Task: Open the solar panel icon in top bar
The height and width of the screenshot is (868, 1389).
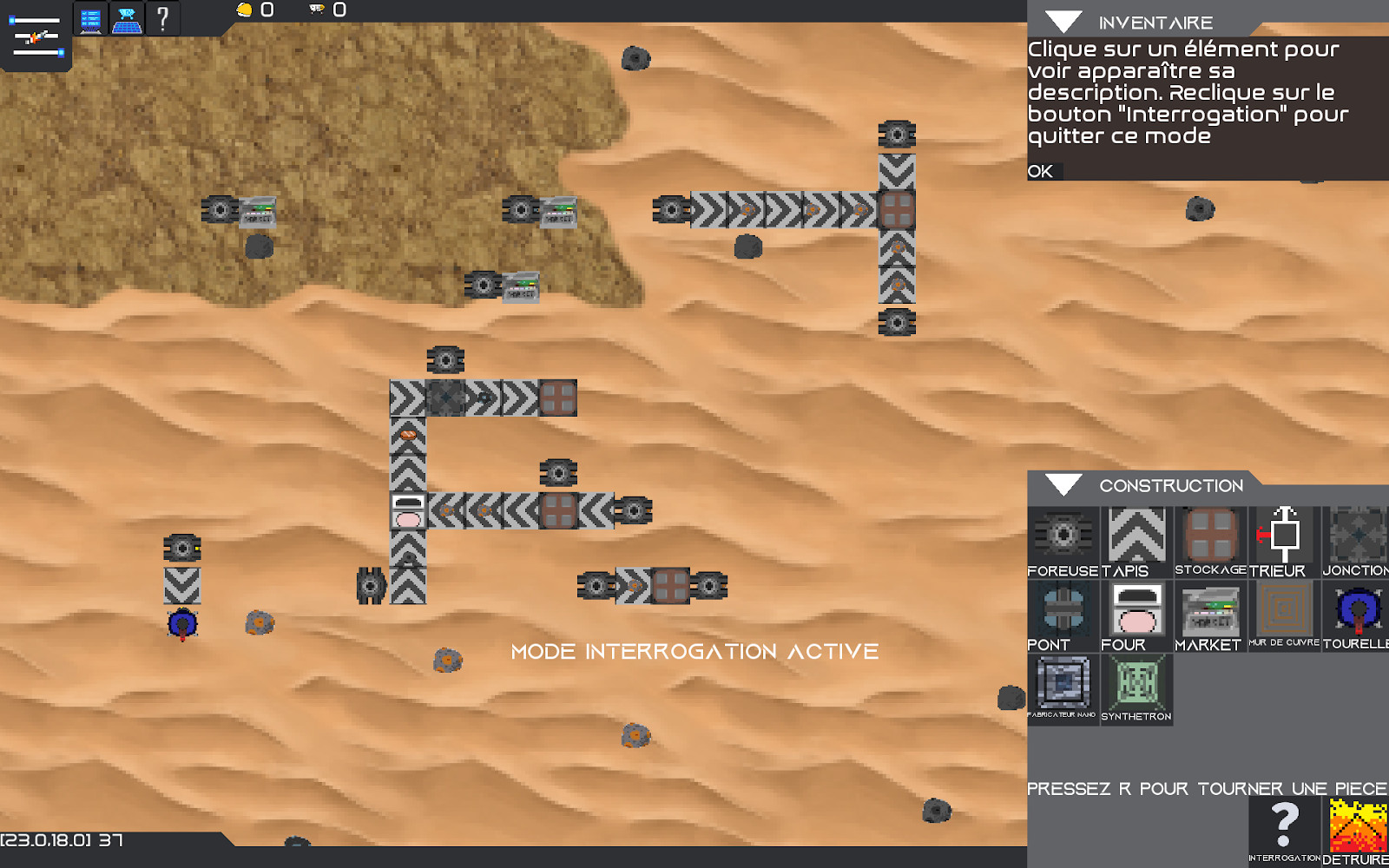Action: pyautogui.click(x=128, y=19)
